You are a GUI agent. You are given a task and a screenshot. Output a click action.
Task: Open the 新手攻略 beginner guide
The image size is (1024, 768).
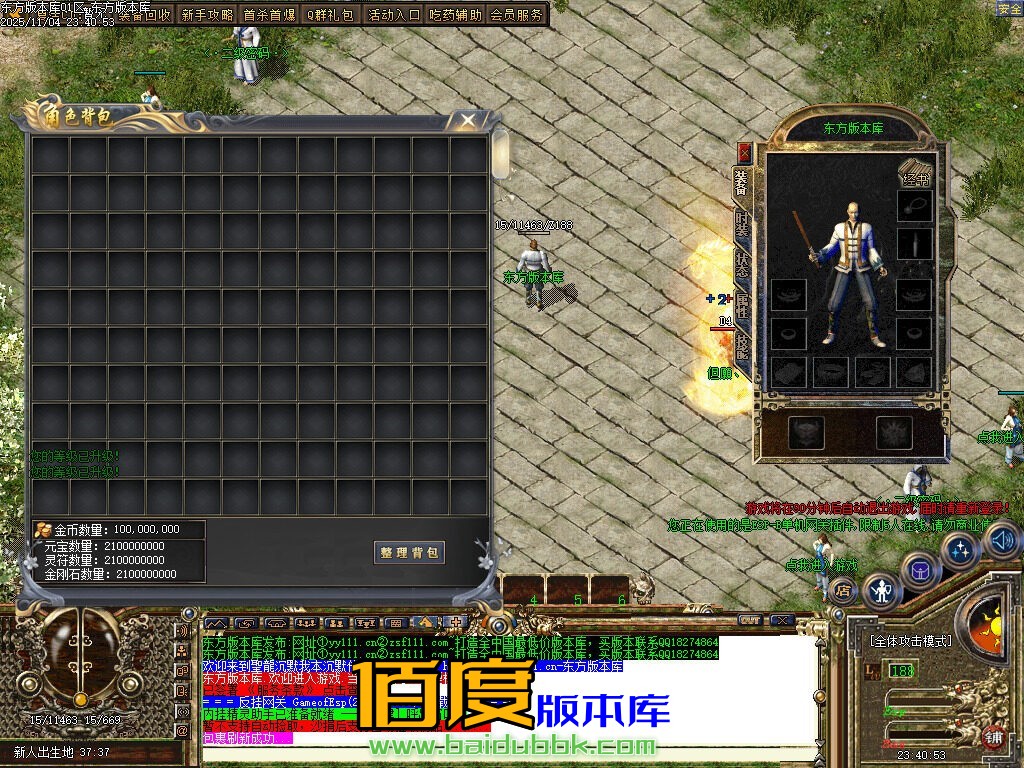point(207,15)
